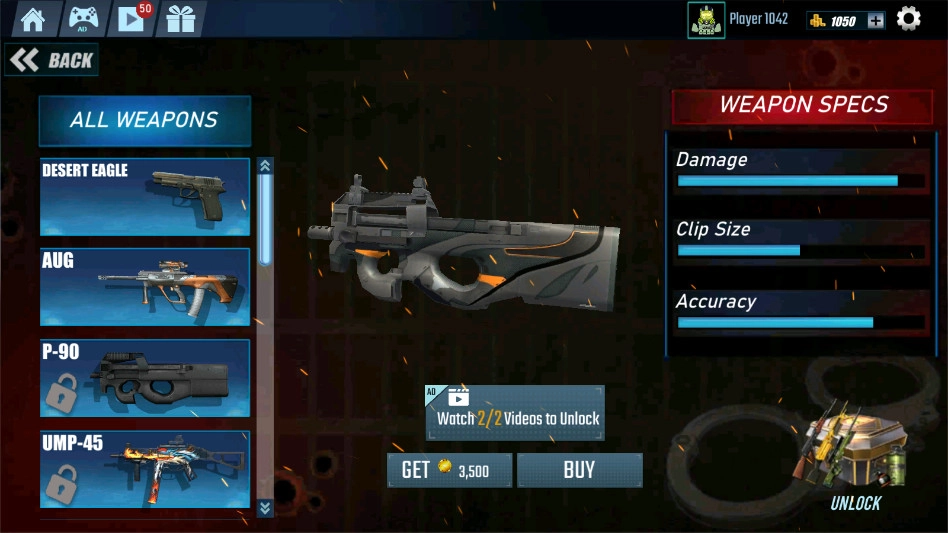Get 3,500 coins
Image resolution: width=948 pixels, height=533 pixels.
pyautogui.click(x=449, y=470)
